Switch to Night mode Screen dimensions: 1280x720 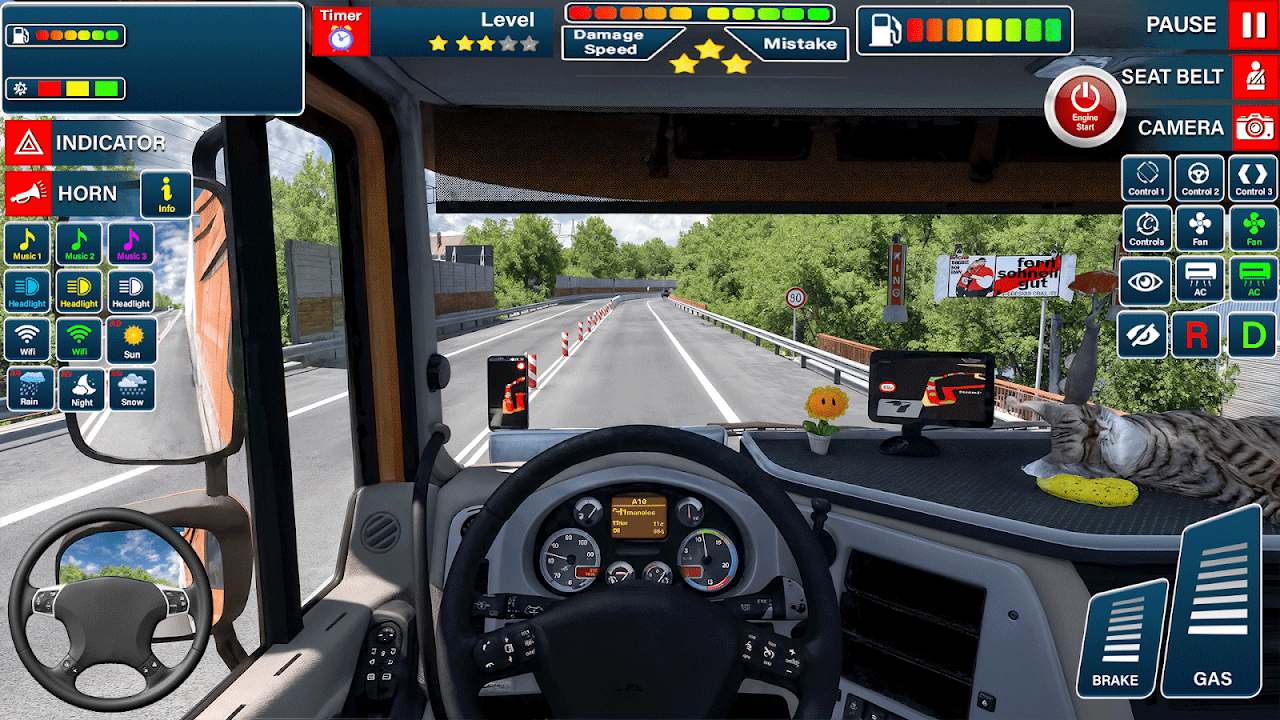[81, 389]
